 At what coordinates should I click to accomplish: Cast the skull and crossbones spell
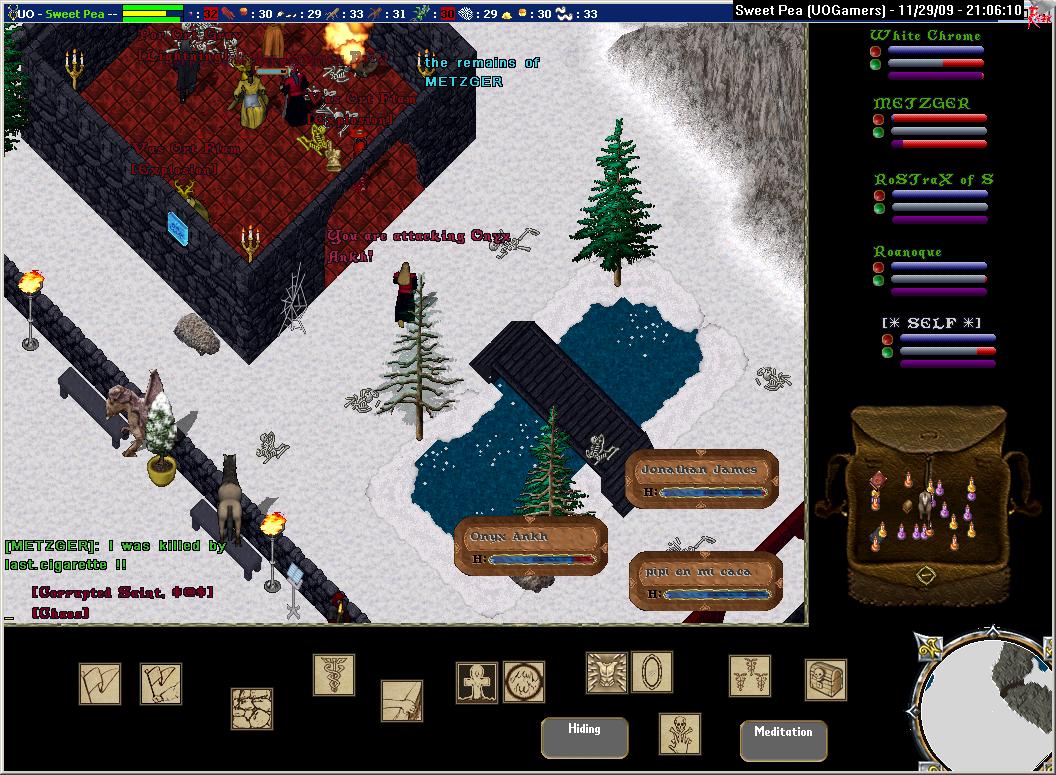coord(680,733)
